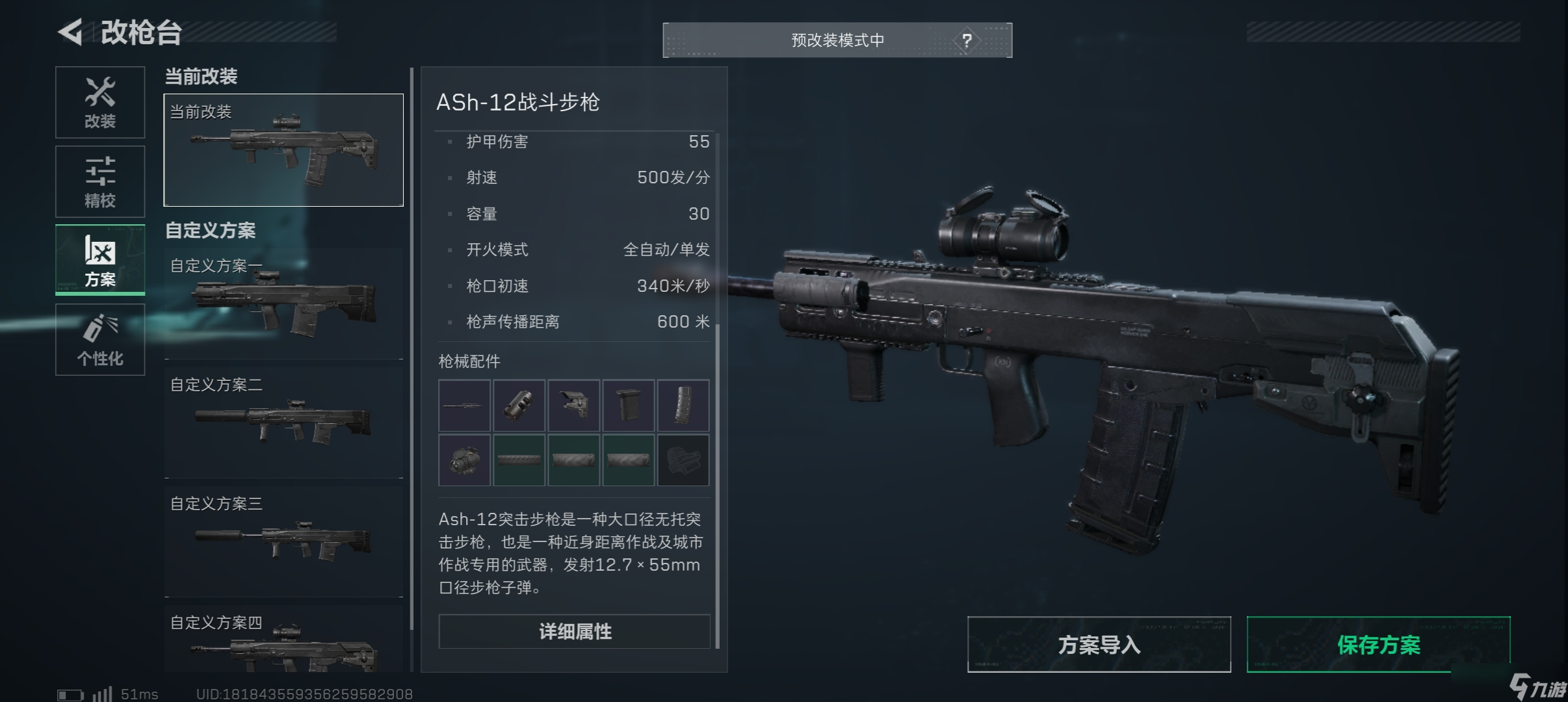1568x702 pixels.
Task: Click the back arrow beside 改枪台
Action: (72, 31)
